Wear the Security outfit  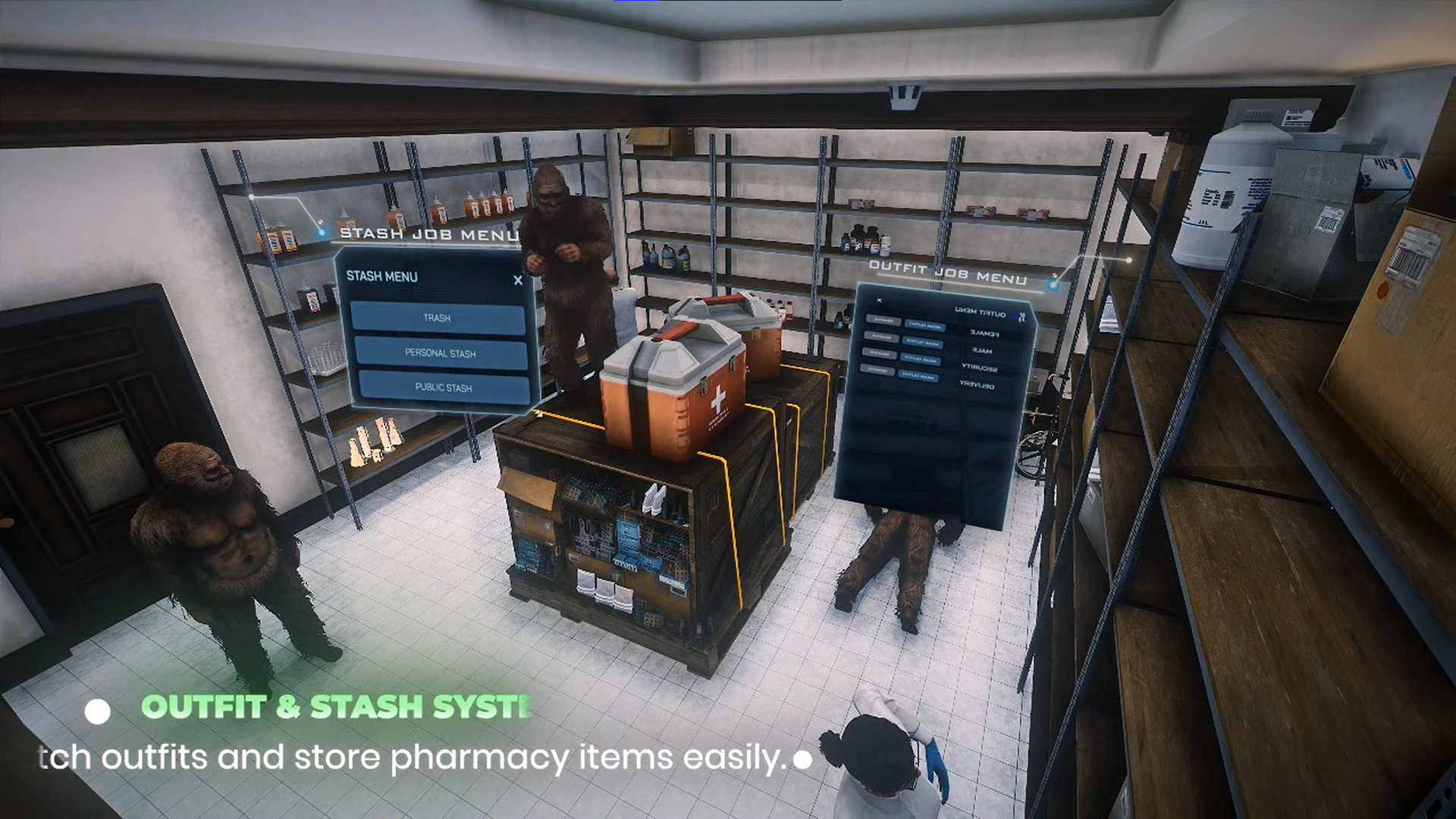(x=921, y=359)
